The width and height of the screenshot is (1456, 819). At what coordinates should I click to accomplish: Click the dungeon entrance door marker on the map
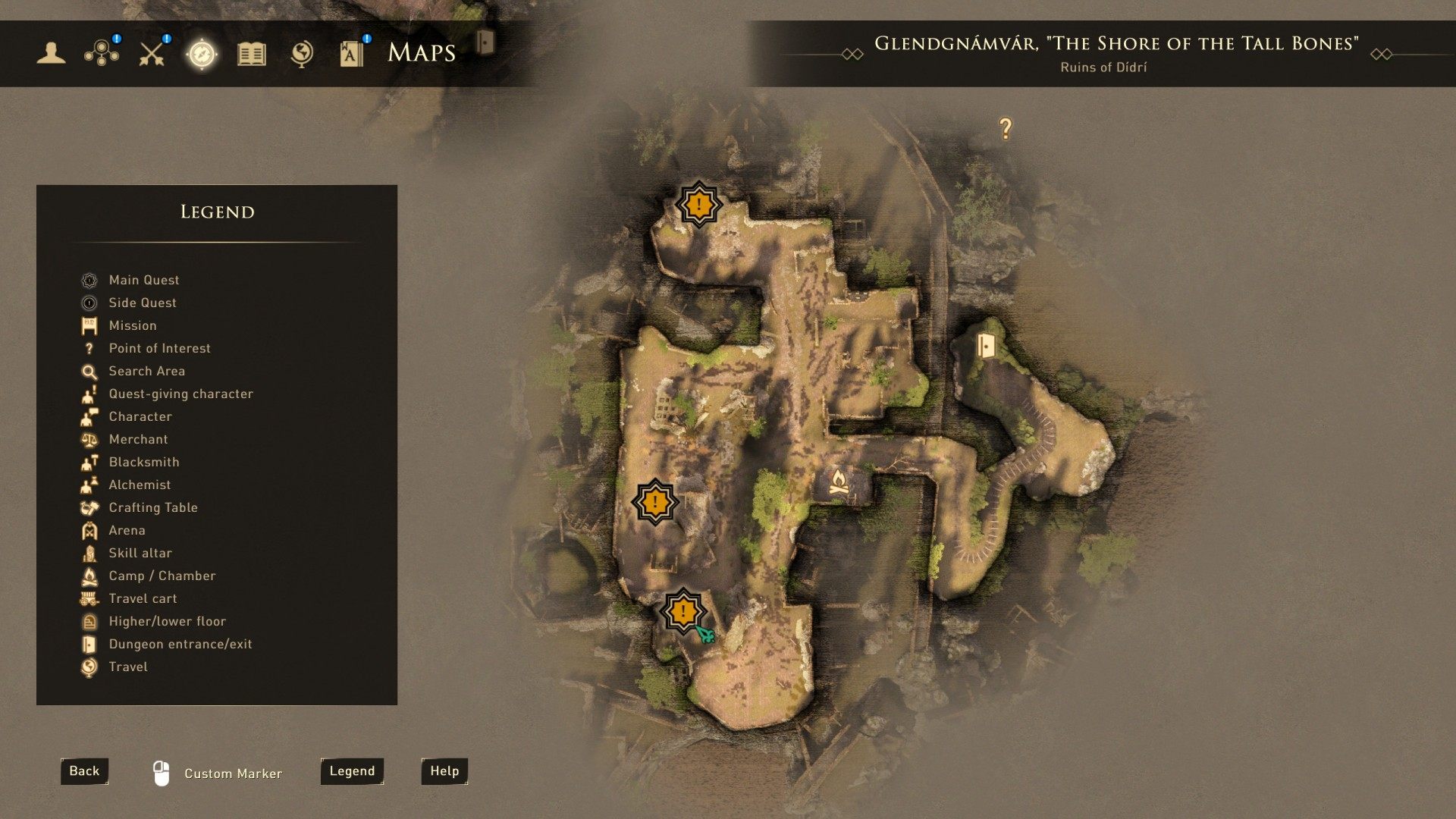[x=985, y=346]
